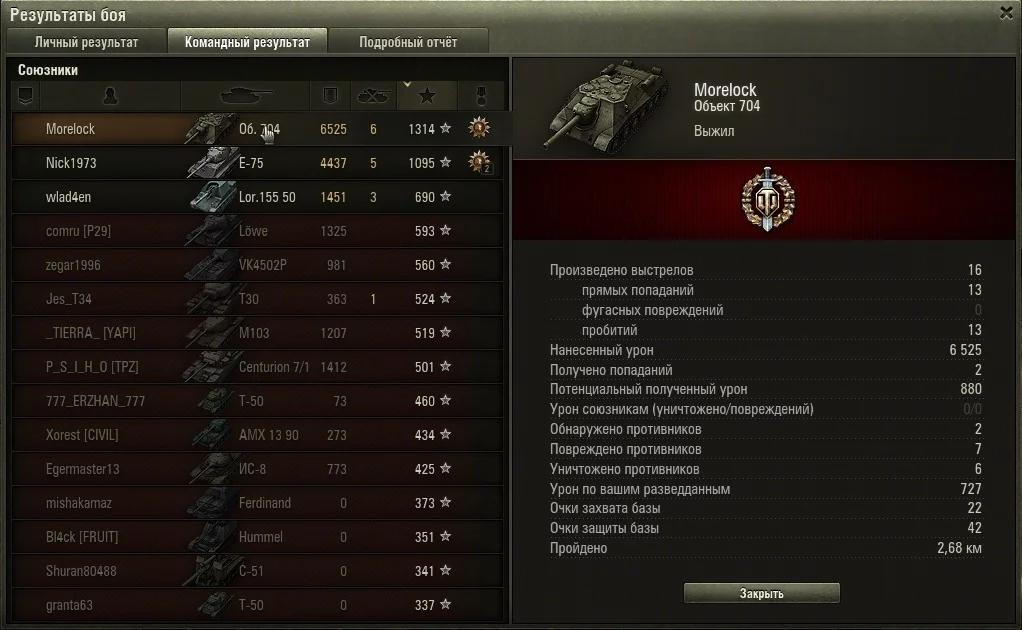The image size is (1022, 630).
Task: Sort allies by tank vehicle column
Action: (244, 96)
